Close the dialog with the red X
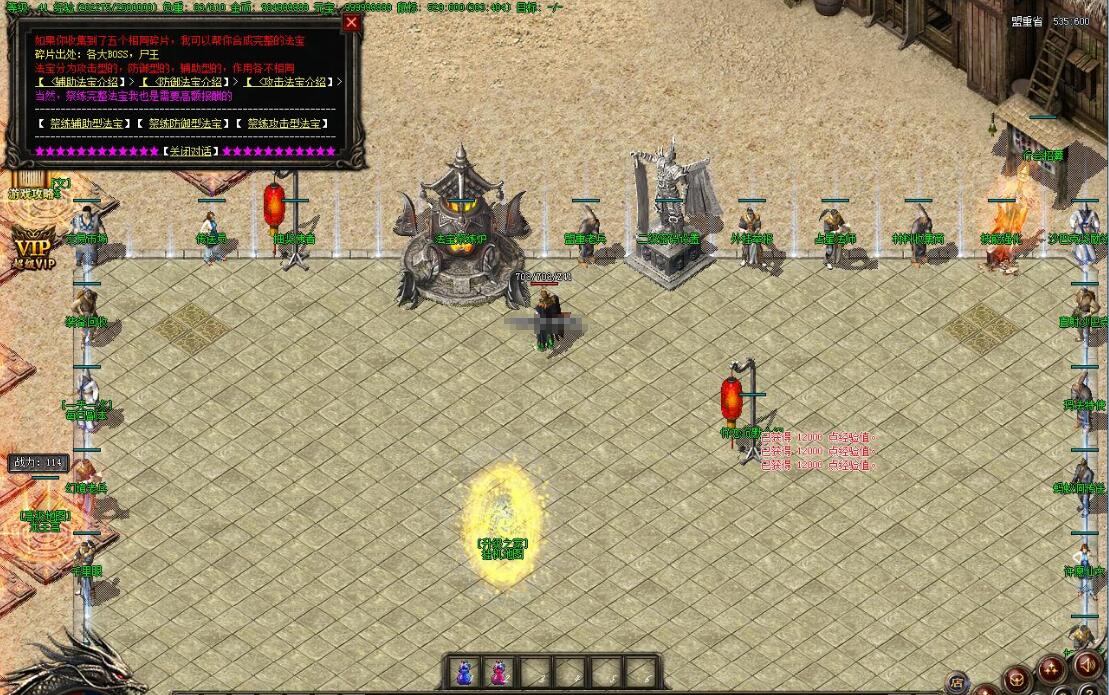The image size is (1109, 695). (351, 23)
